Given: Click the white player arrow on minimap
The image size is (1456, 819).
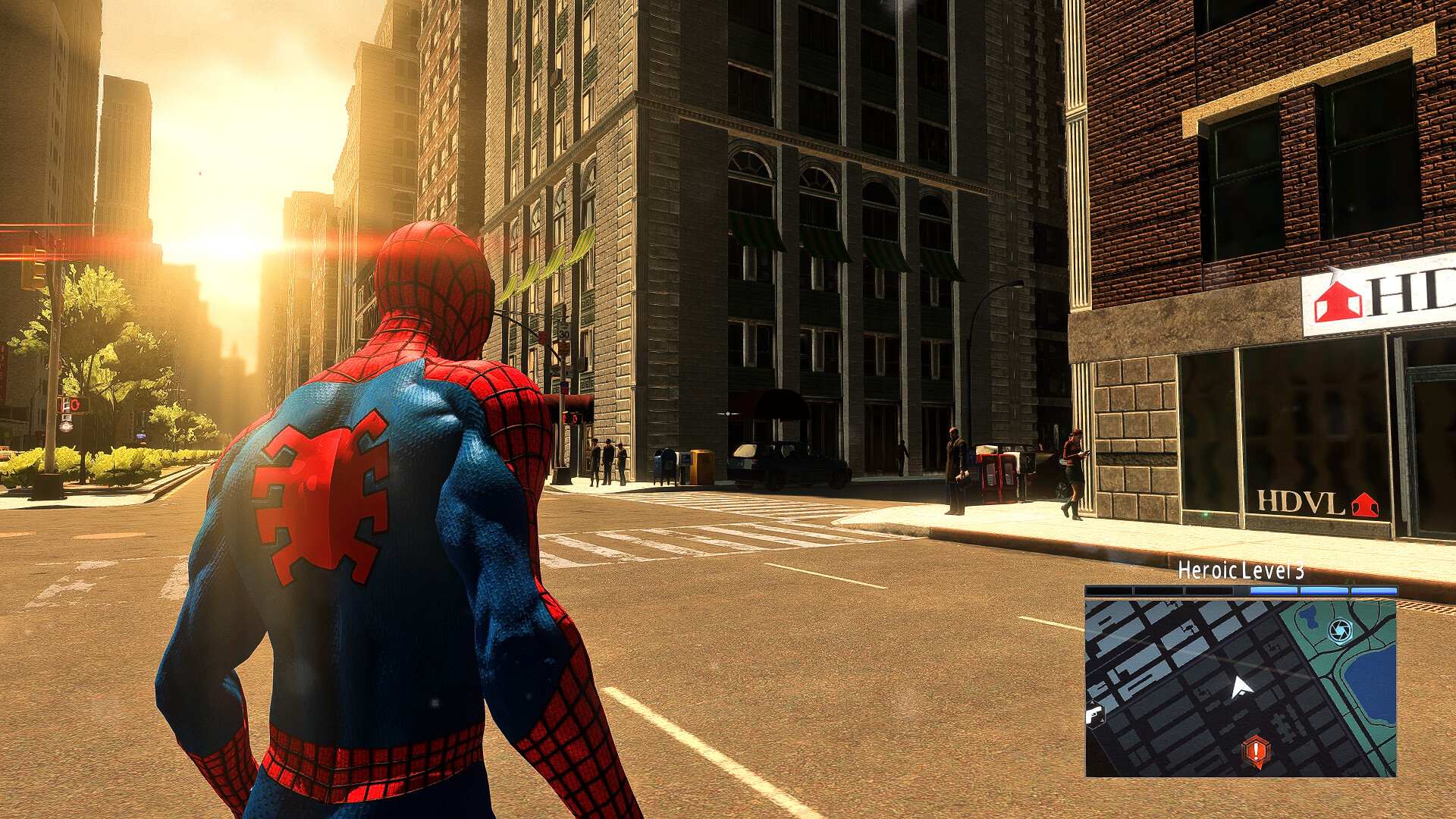Looking at the screenshot, I should (x=1240, y=688).
